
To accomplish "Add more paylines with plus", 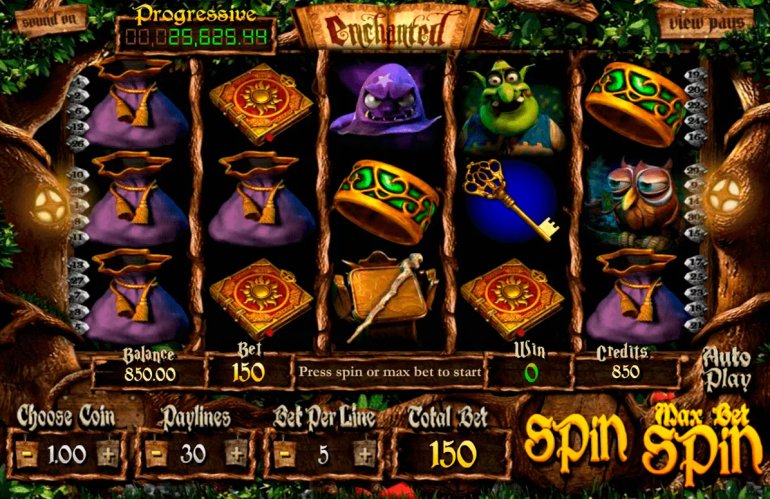I will [x=234, y=454].
